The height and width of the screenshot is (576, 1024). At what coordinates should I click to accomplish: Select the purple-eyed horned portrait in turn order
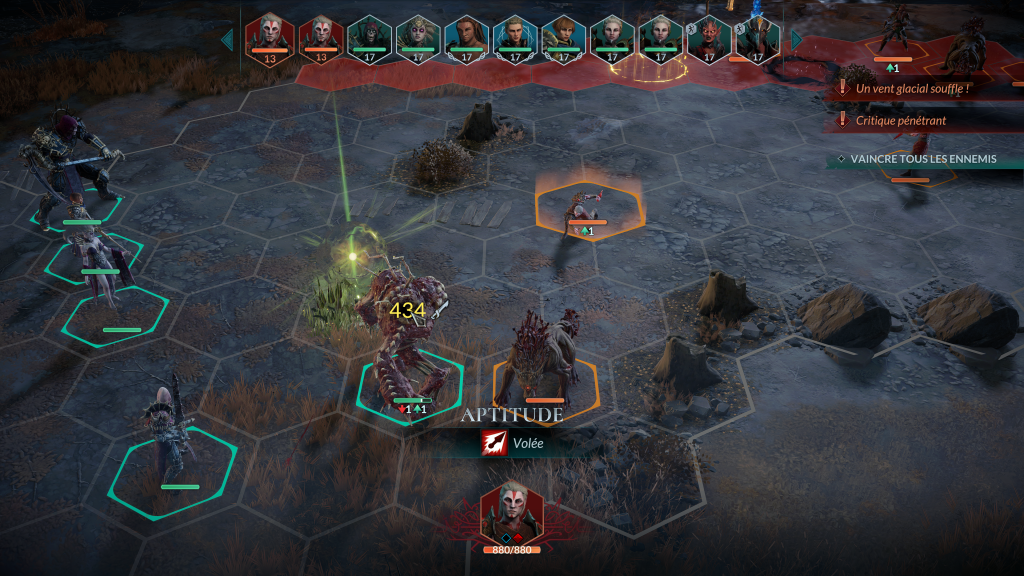coord(417,37)
